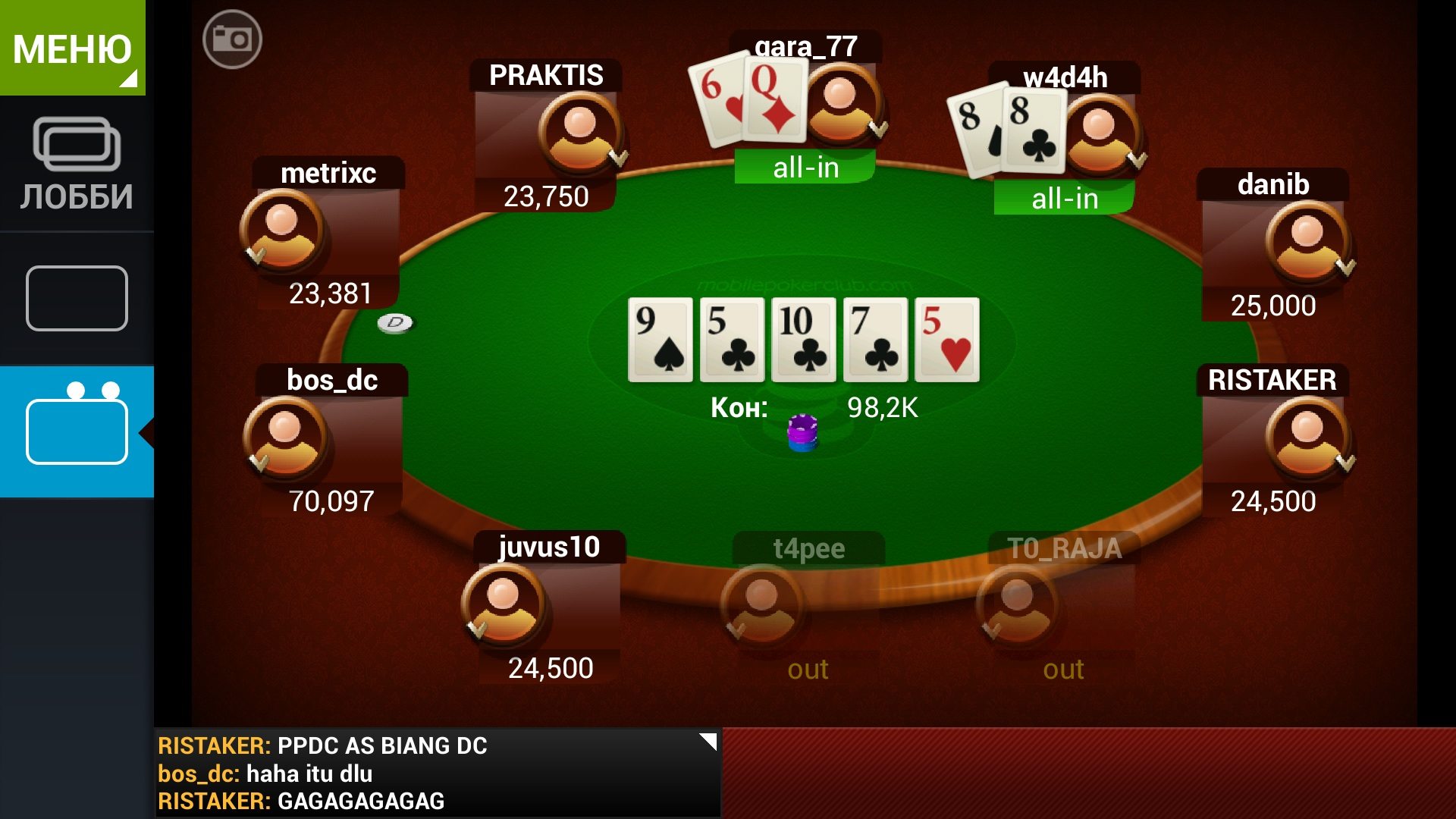Select RISTAKER's player seat
This screenshot has height=819, width=1456.
[x=1307, y=438]
